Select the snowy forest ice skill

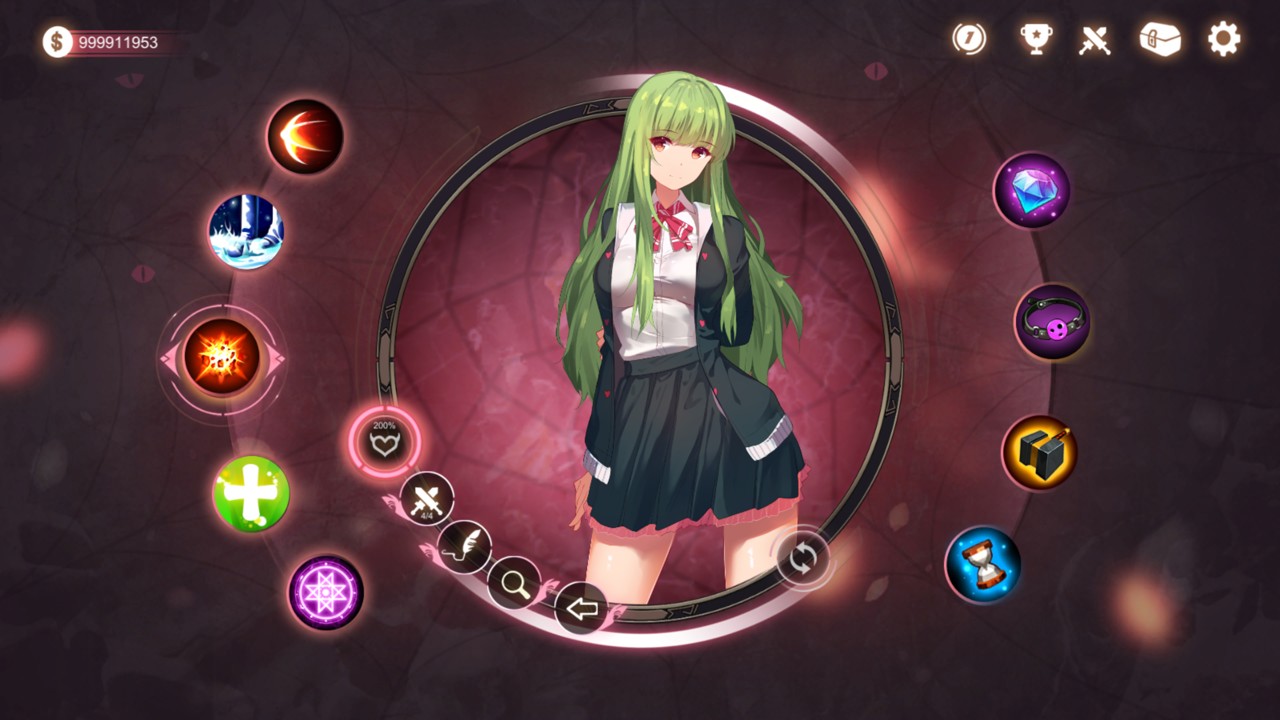click(246, 231)
